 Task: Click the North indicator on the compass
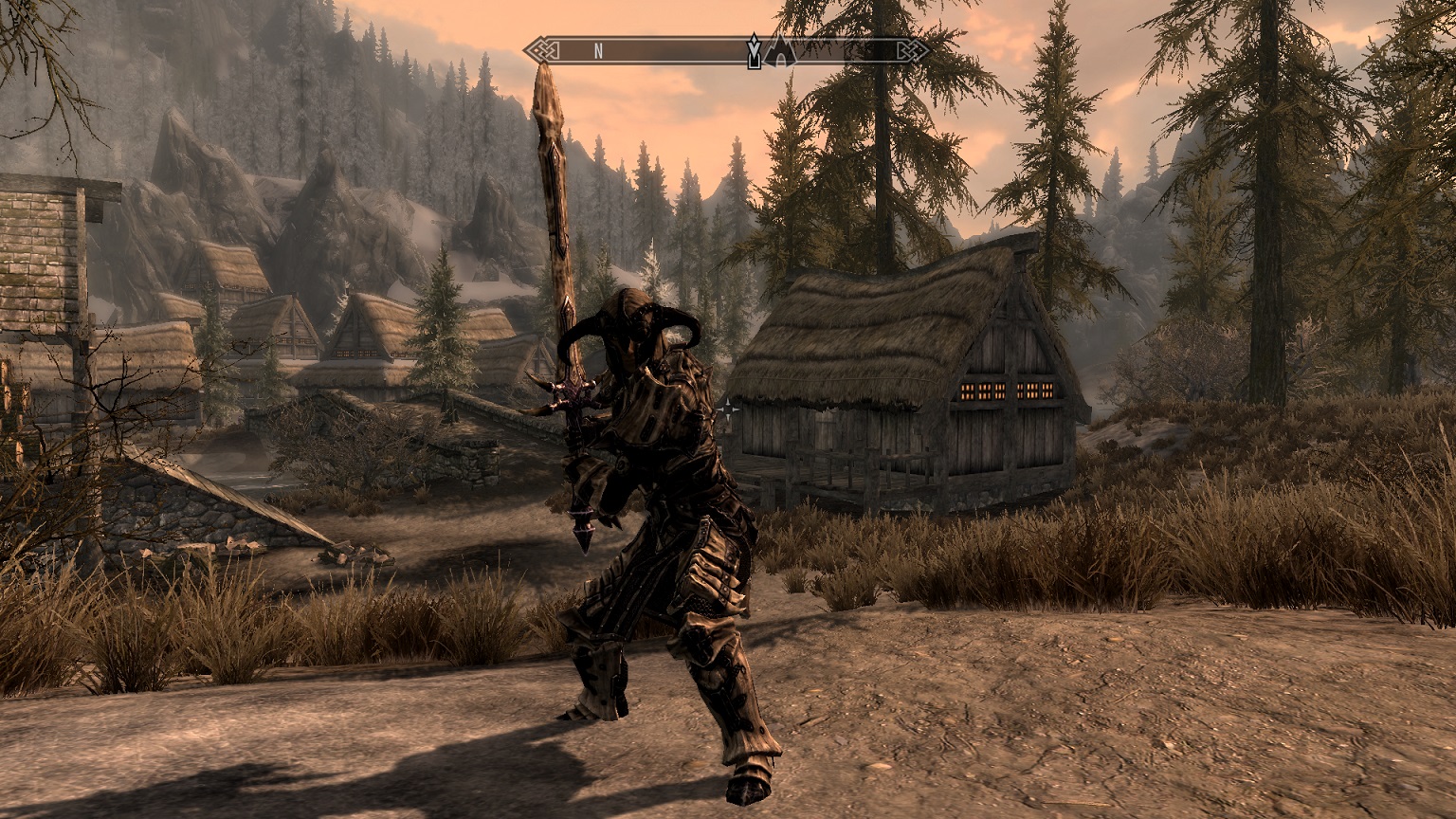598,51
